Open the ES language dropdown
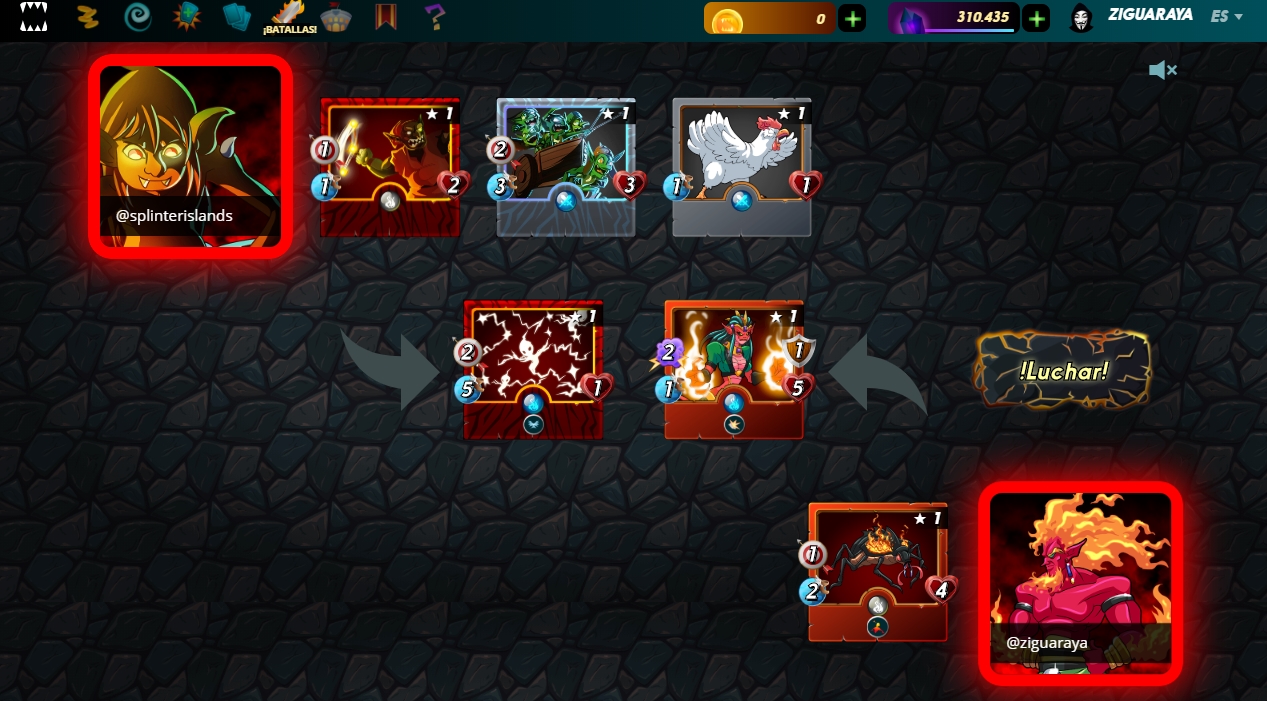The width and height of the screenshot is (1267, 701). point(1226,17)
